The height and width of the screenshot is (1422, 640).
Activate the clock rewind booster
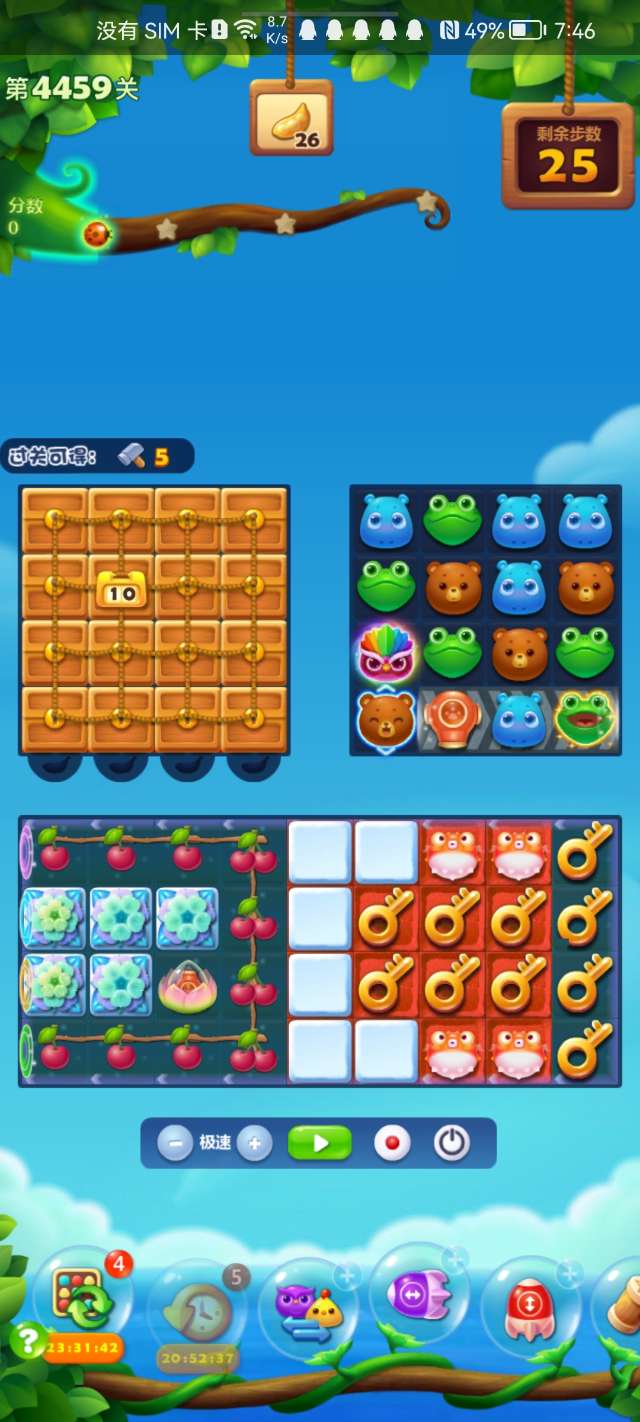pyautogui.click(x=196, y=1308)
